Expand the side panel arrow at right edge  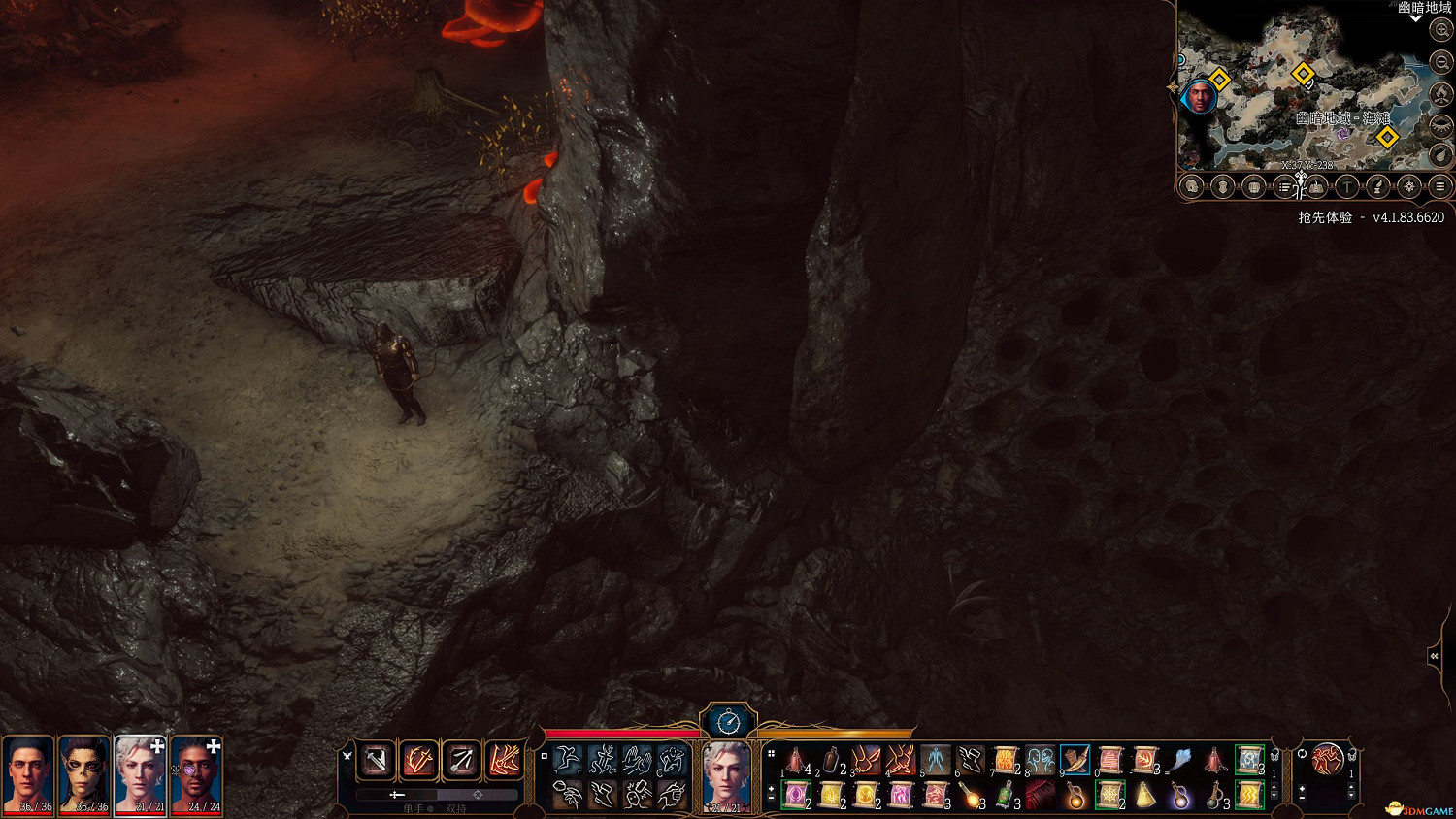point(1434,657)
